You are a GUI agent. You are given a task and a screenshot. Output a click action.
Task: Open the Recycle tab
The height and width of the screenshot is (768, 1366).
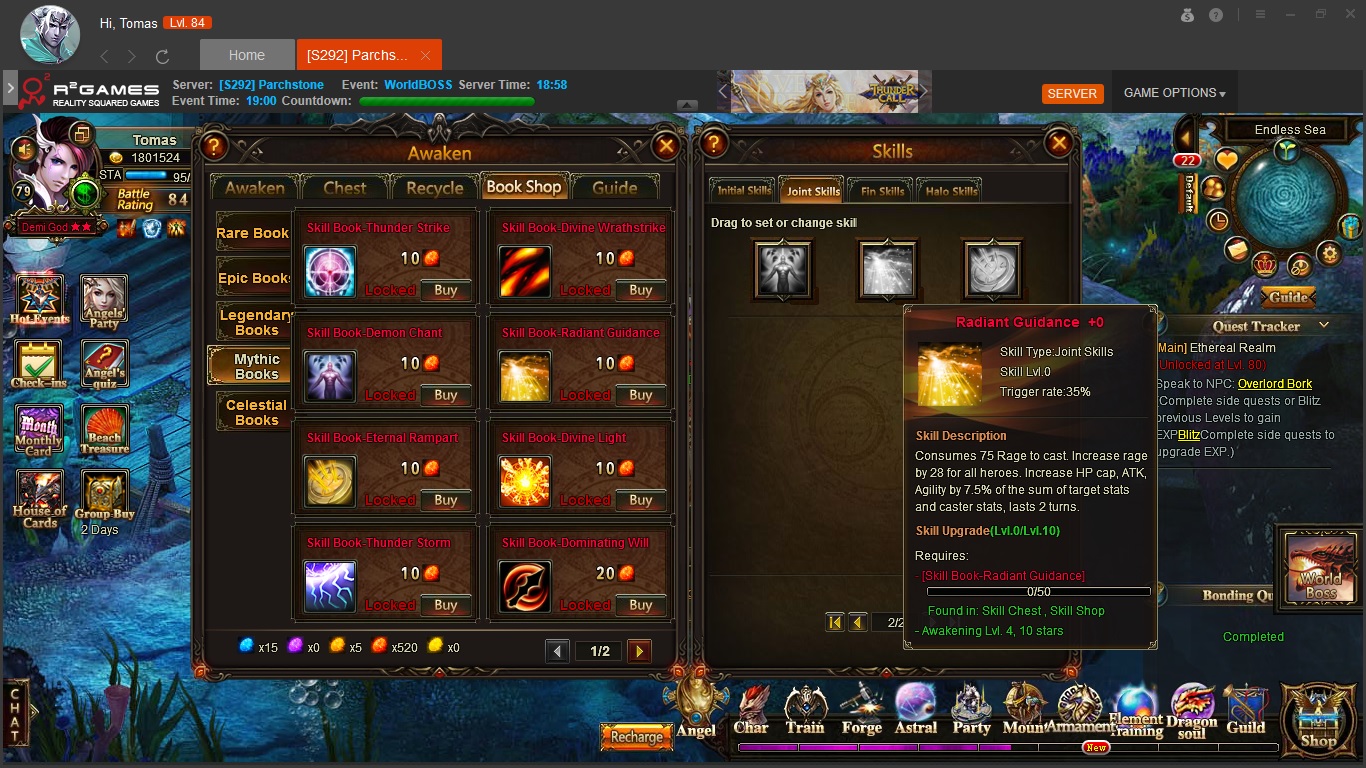[x=434, y=188]
